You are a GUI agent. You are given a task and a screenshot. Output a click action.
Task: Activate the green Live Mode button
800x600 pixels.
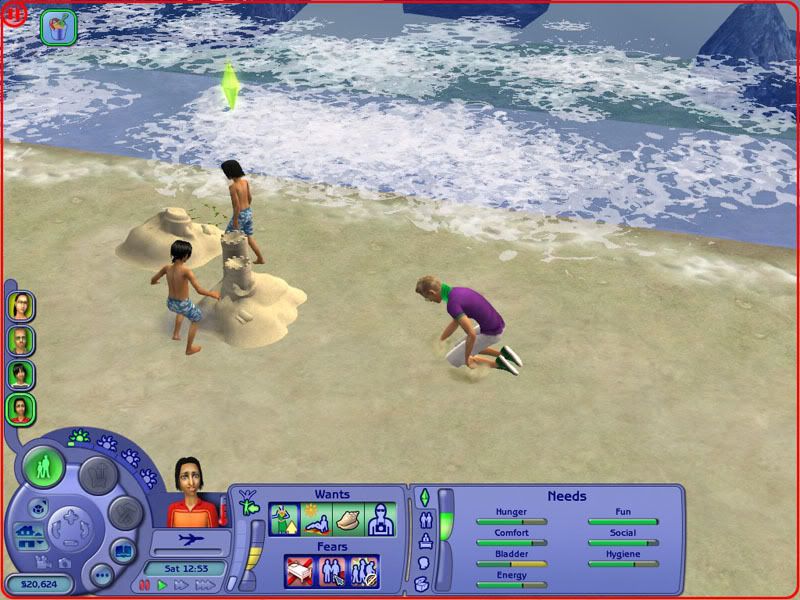tap(44, 467)
